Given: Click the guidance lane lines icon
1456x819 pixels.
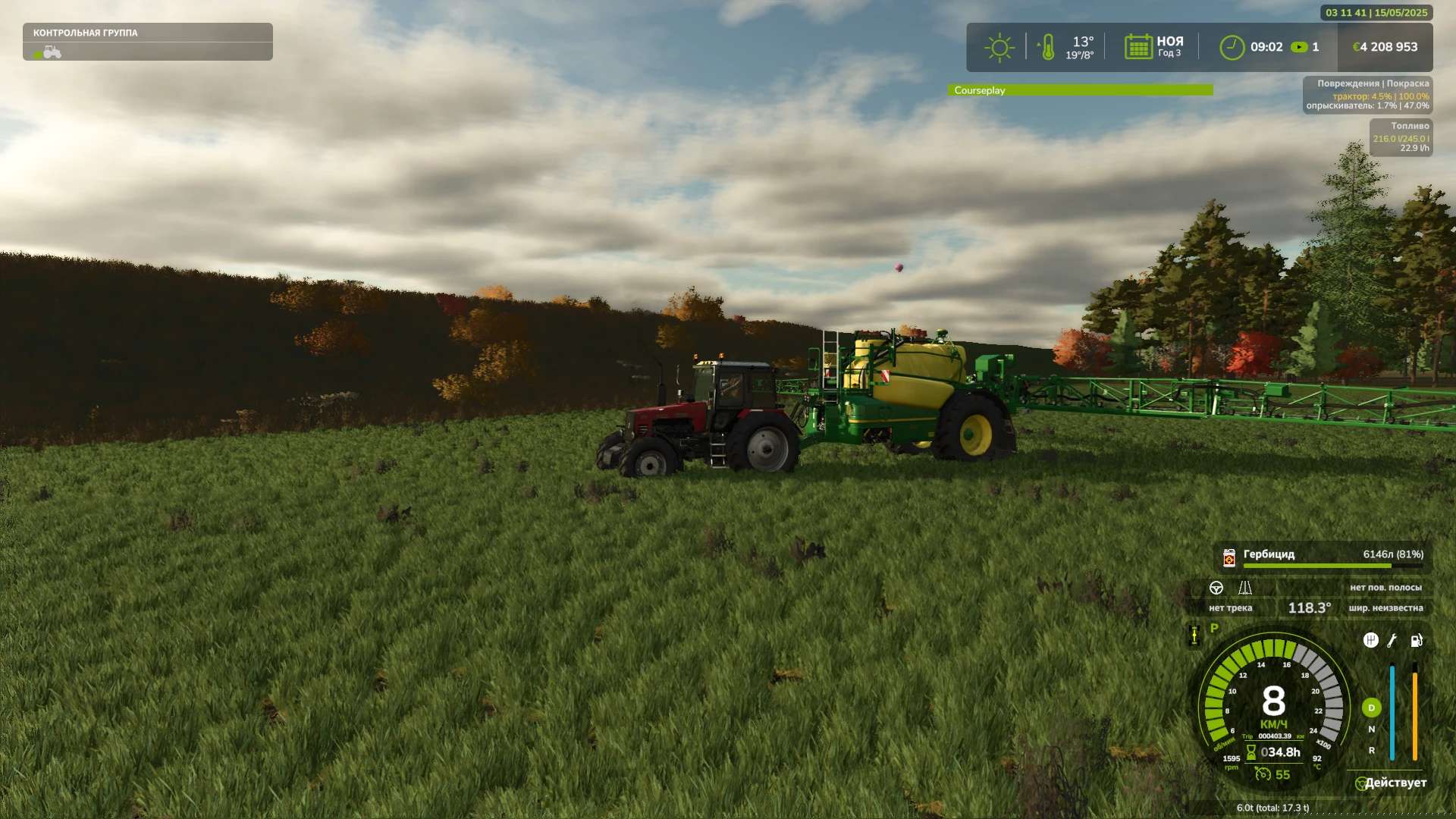Looking at the screenshot, I should (x=1244, y=588).
